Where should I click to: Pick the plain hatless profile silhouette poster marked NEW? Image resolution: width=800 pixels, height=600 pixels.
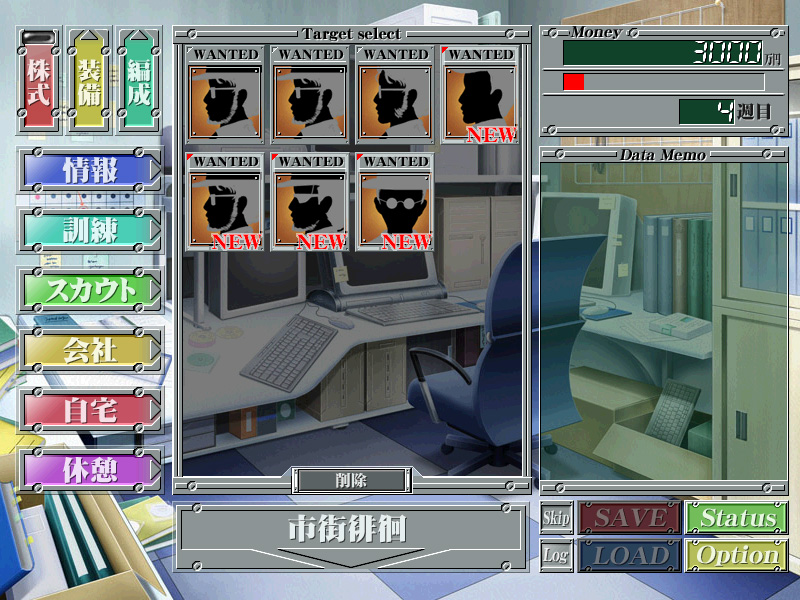point(480,95)
